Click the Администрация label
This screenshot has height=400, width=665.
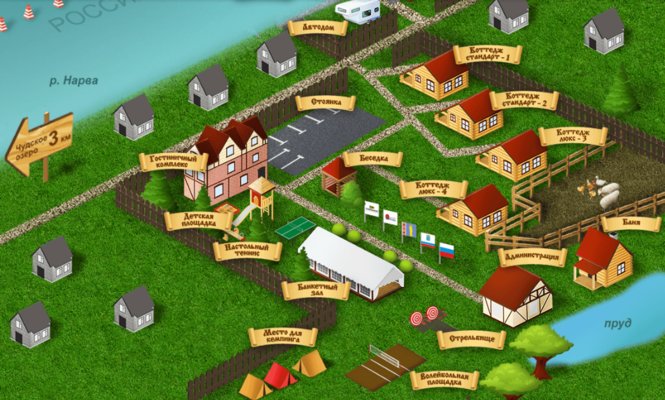531,257
